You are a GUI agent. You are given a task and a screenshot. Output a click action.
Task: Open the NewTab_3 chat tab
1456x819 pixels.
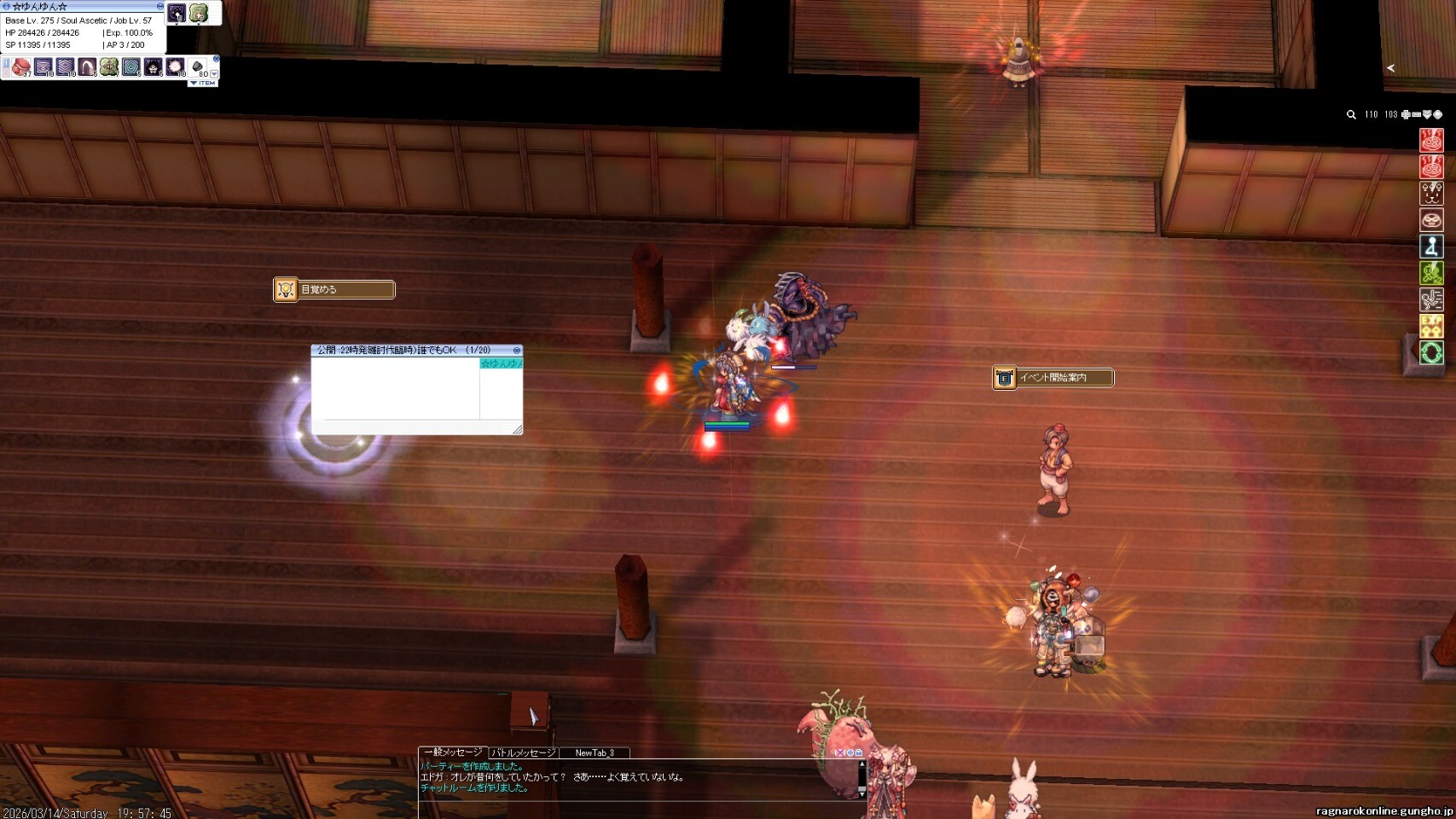click(594, 752)
